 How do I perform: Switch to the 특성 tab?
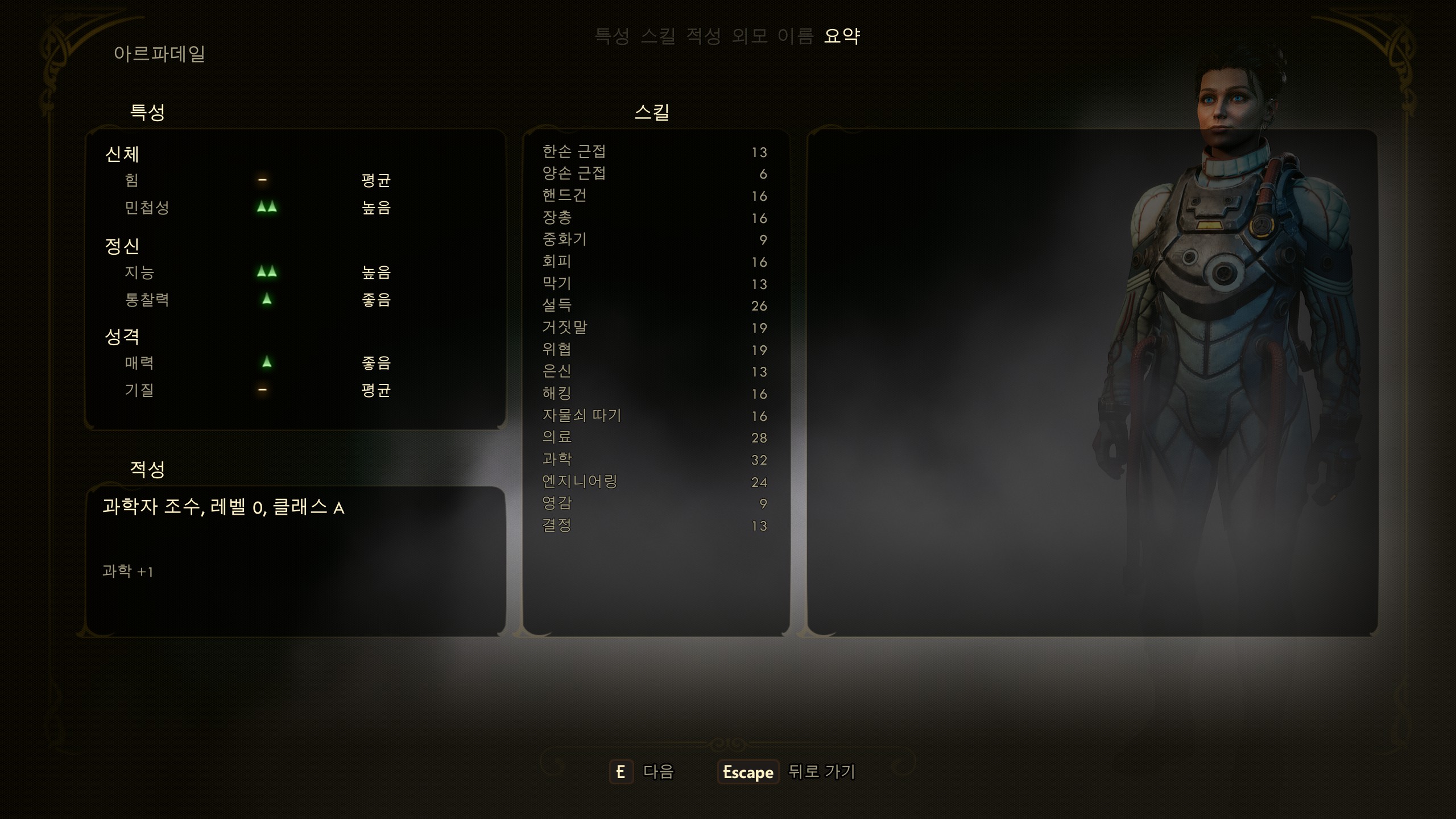[x=611, y=36]
